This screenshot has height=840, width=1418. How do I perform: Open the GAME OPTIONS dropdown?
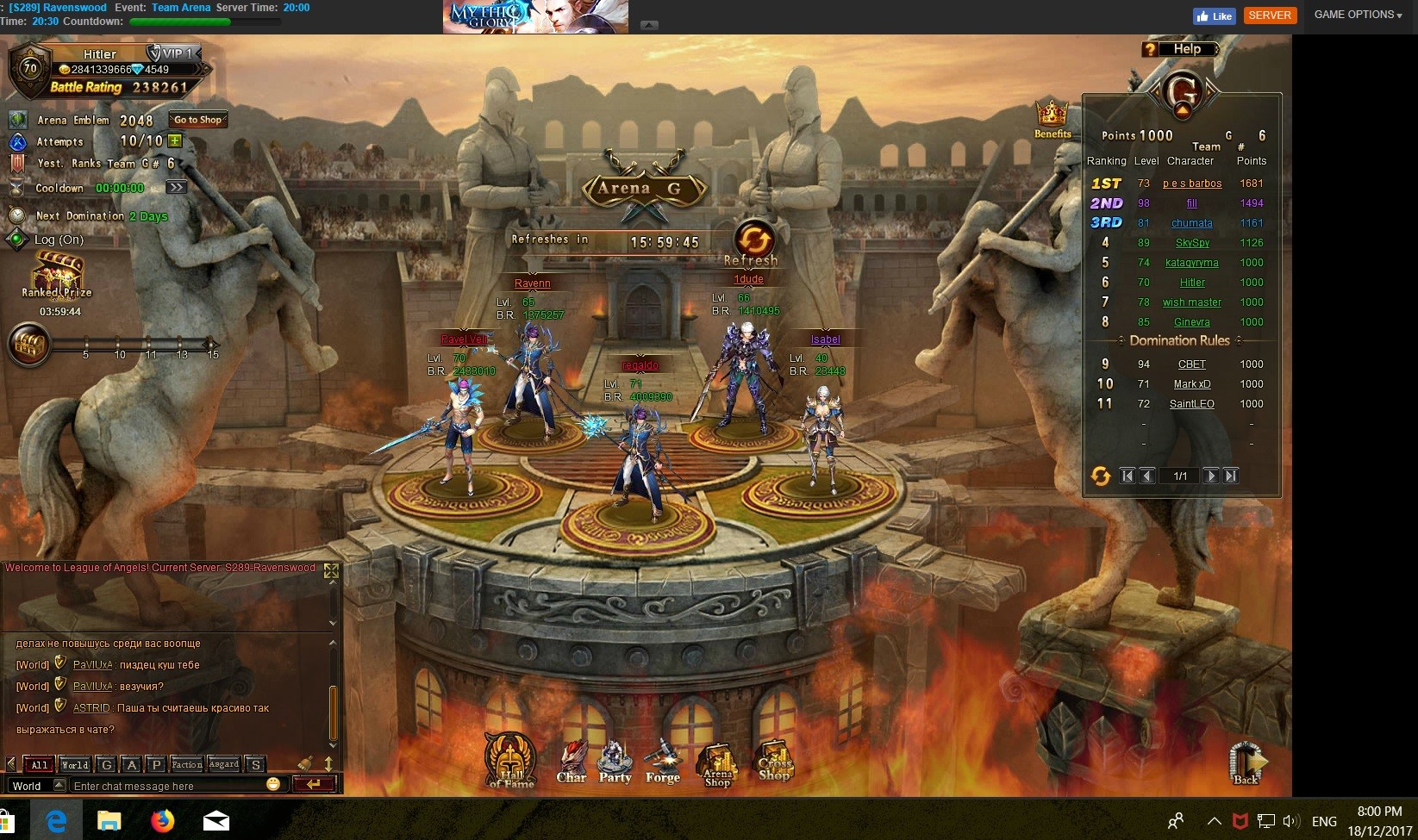[1358, 15]
